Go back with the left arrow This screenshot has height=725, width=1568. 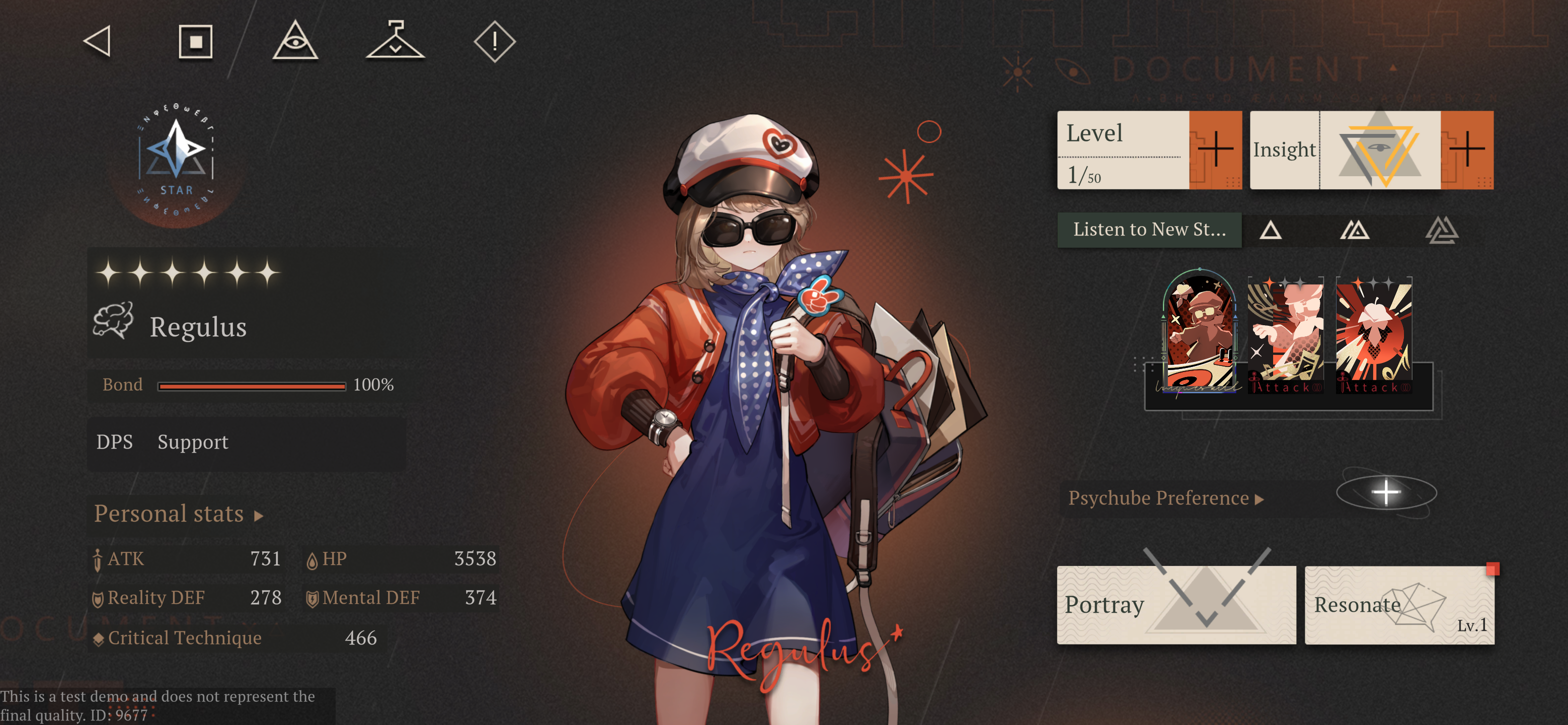pos(98,41)
